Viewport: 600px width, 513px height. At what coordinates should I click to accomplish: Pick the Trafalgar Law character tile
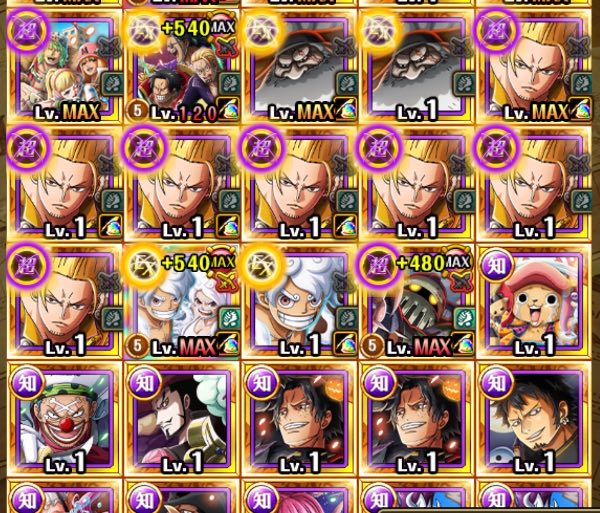click(534, 418)
